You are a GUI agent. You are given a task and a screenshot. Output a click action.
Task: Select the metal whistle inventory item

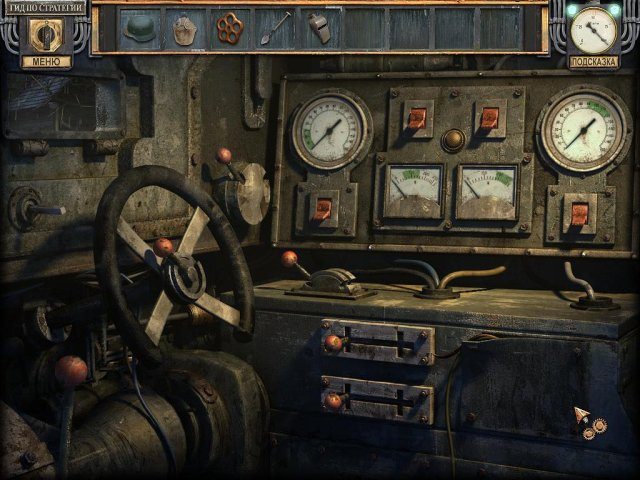click(x=319, y=27)
